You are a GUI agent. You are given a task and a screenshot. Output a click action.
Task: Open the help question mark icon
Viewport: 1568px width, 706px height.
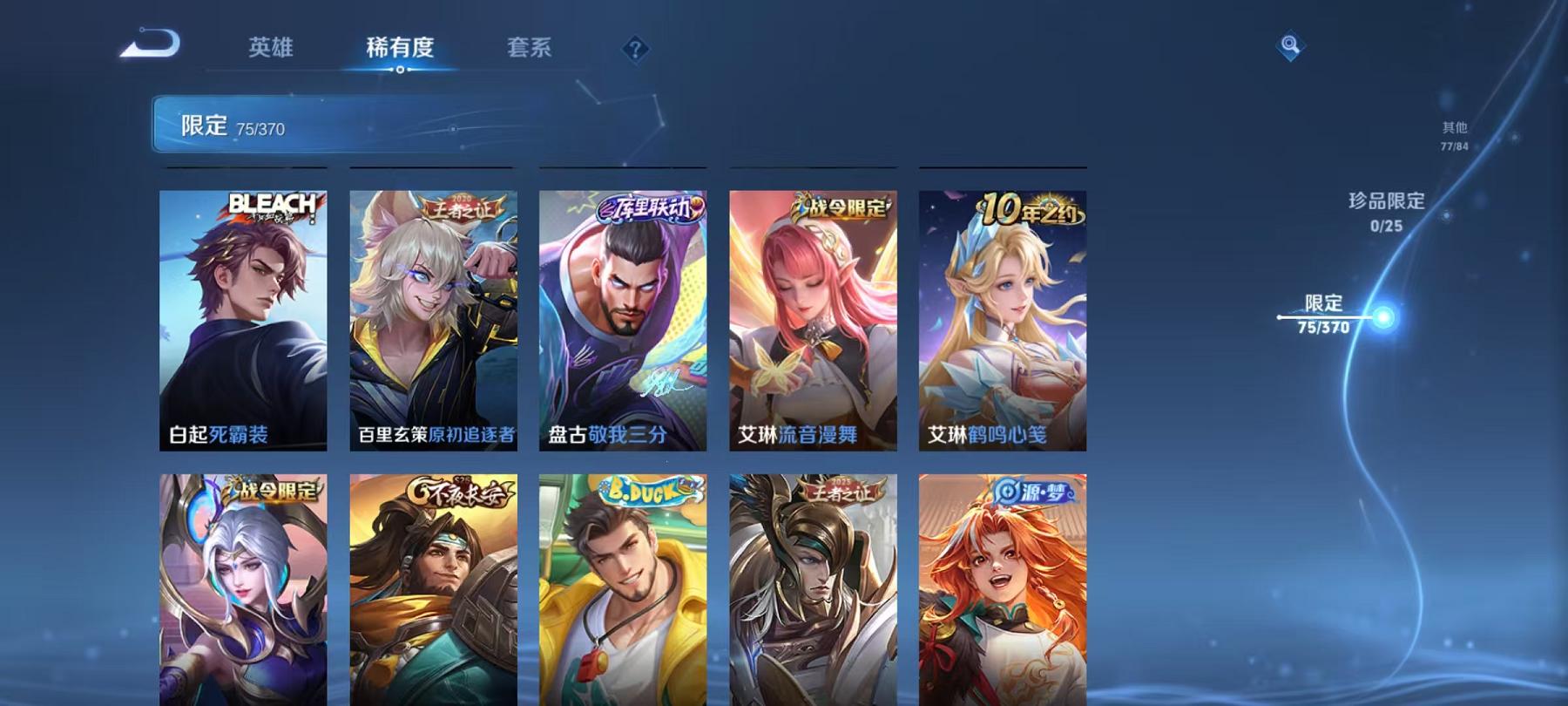click(x=639, y=51)
